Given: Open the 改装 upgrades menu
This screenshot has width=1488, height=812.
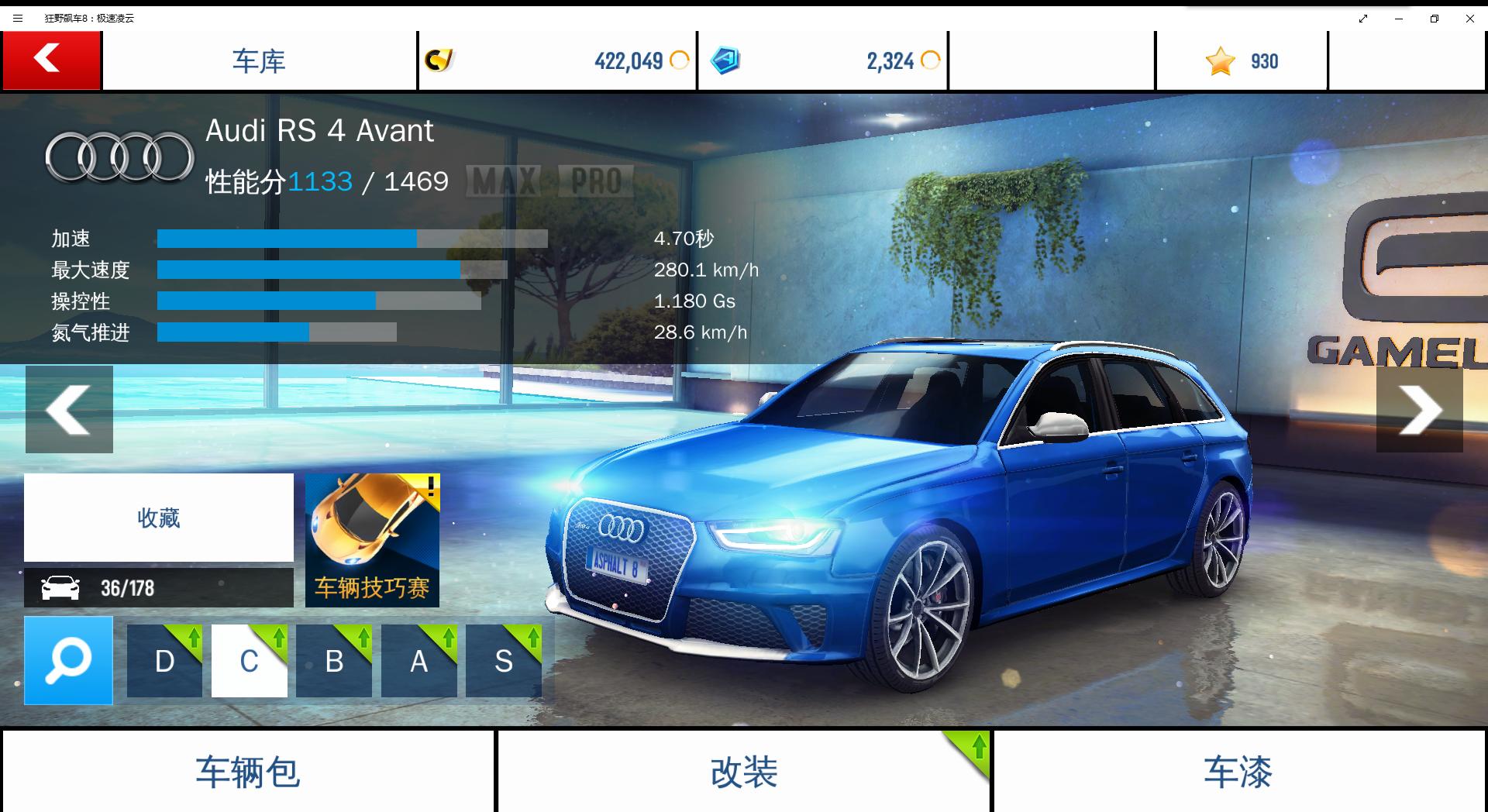Looking at the screenshot, I should [743, 772].
